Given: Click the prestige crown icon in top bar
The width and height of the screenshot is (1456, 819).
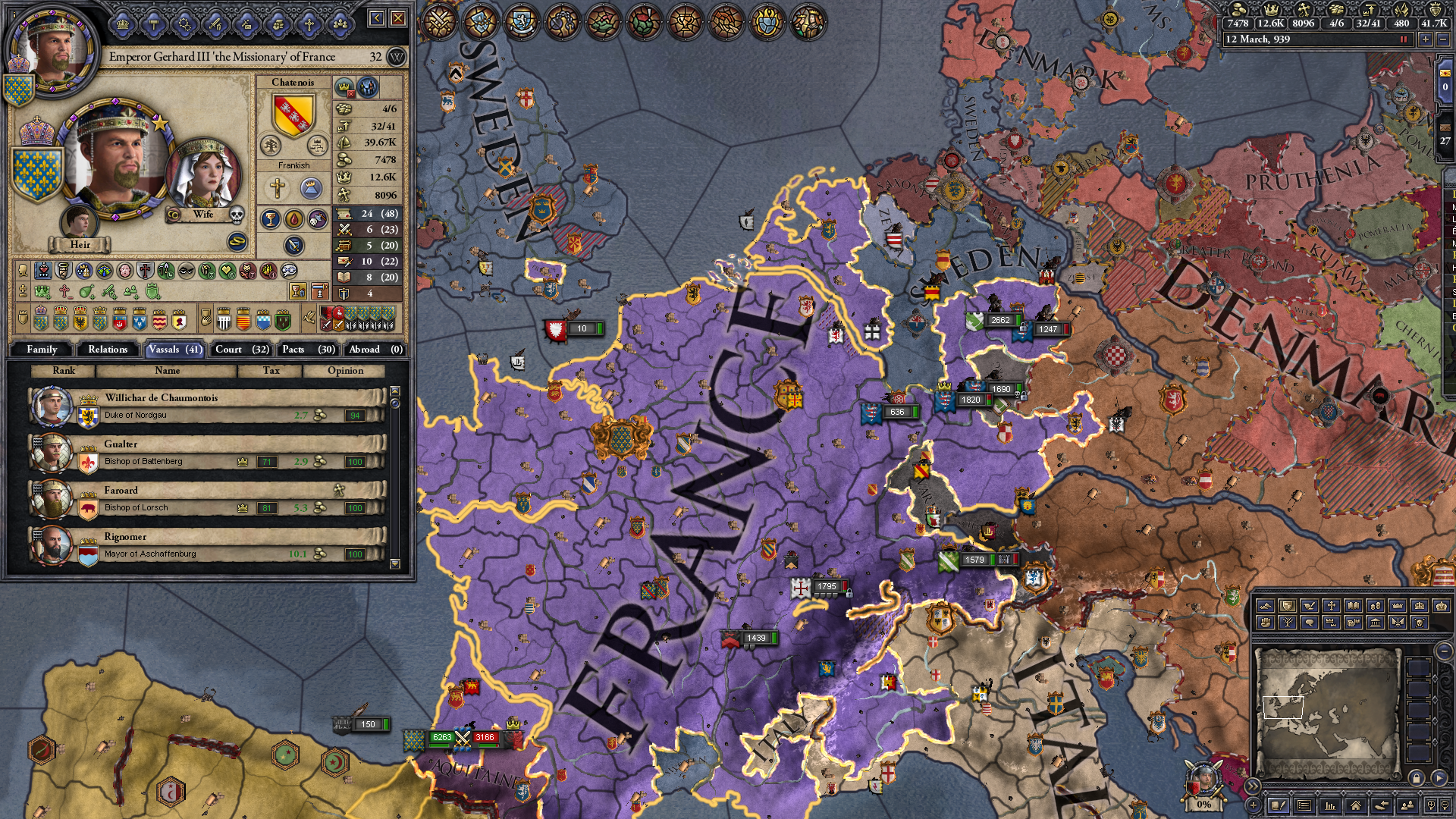Looking at the screenshot, I should click(x=1271, y=10).
